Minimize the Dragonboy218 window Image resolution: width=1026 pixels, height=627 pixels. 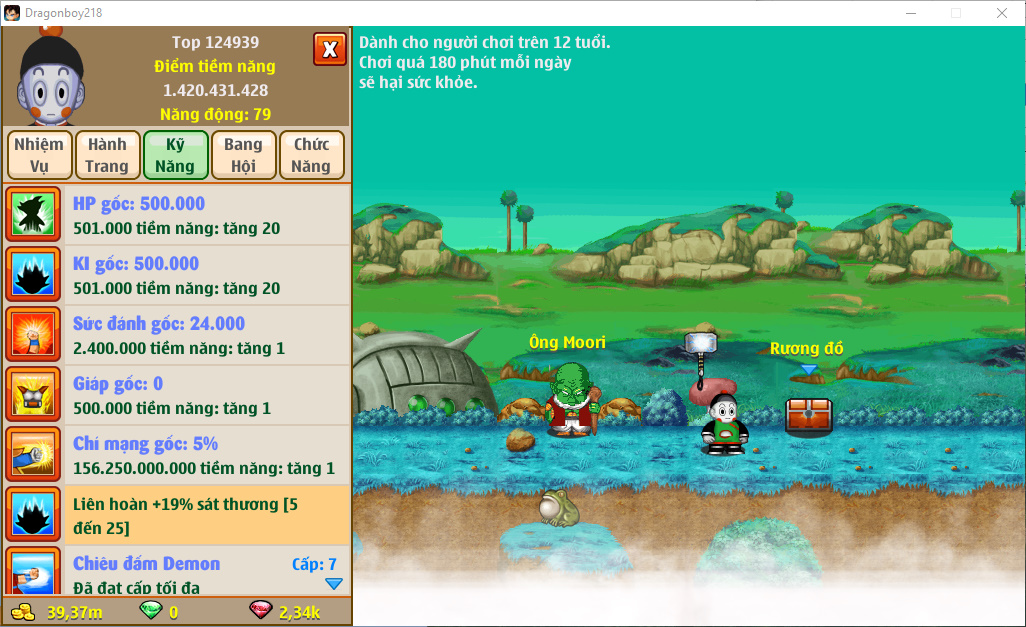[x=909, y=13]
